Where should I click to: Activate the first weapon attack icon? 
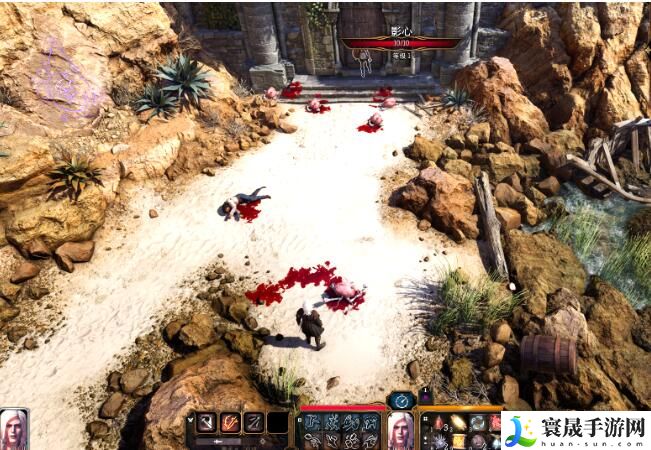tap(207, 422)
